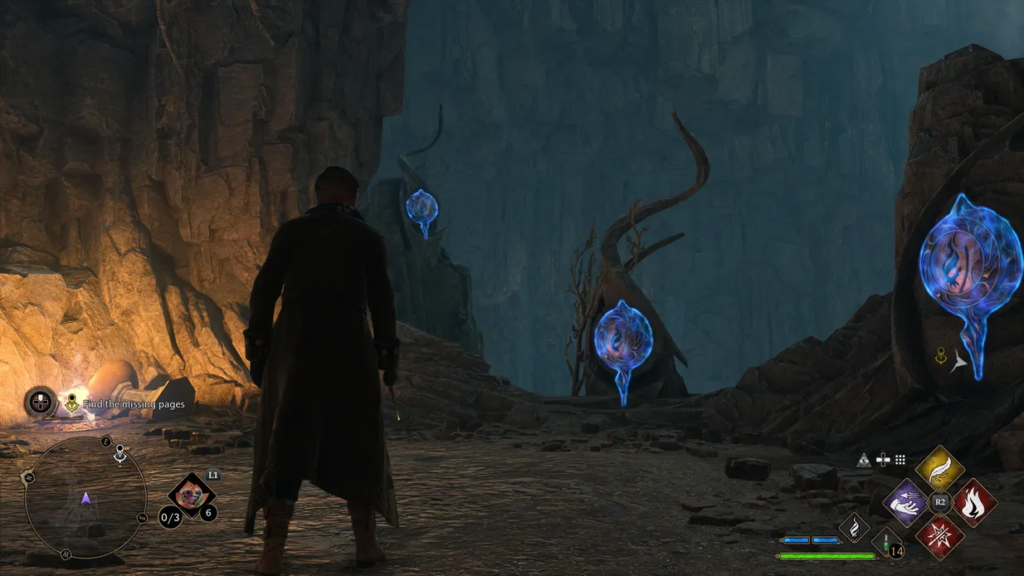Open the nine-dot spell set grid icon

[900, 460]
